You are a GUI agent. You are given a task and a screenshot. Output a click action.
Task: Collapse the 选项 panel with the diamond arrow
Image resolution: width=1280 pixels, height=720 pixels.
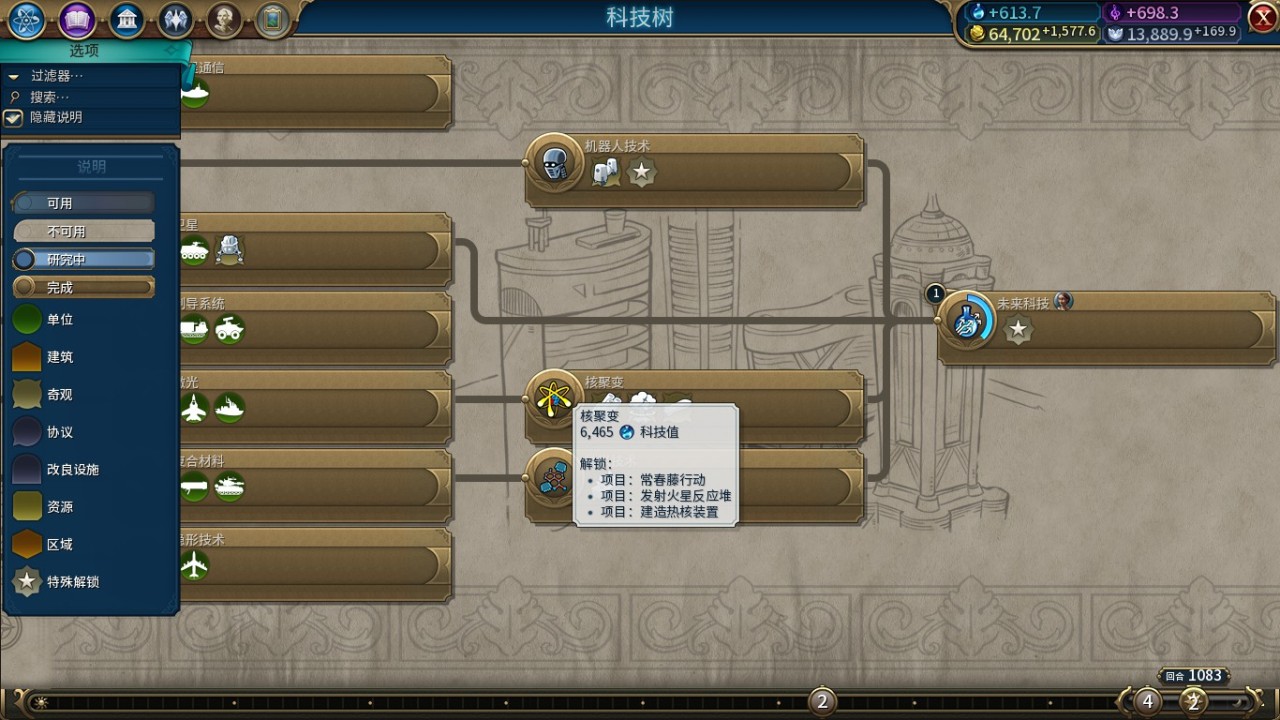pos(170,50)
